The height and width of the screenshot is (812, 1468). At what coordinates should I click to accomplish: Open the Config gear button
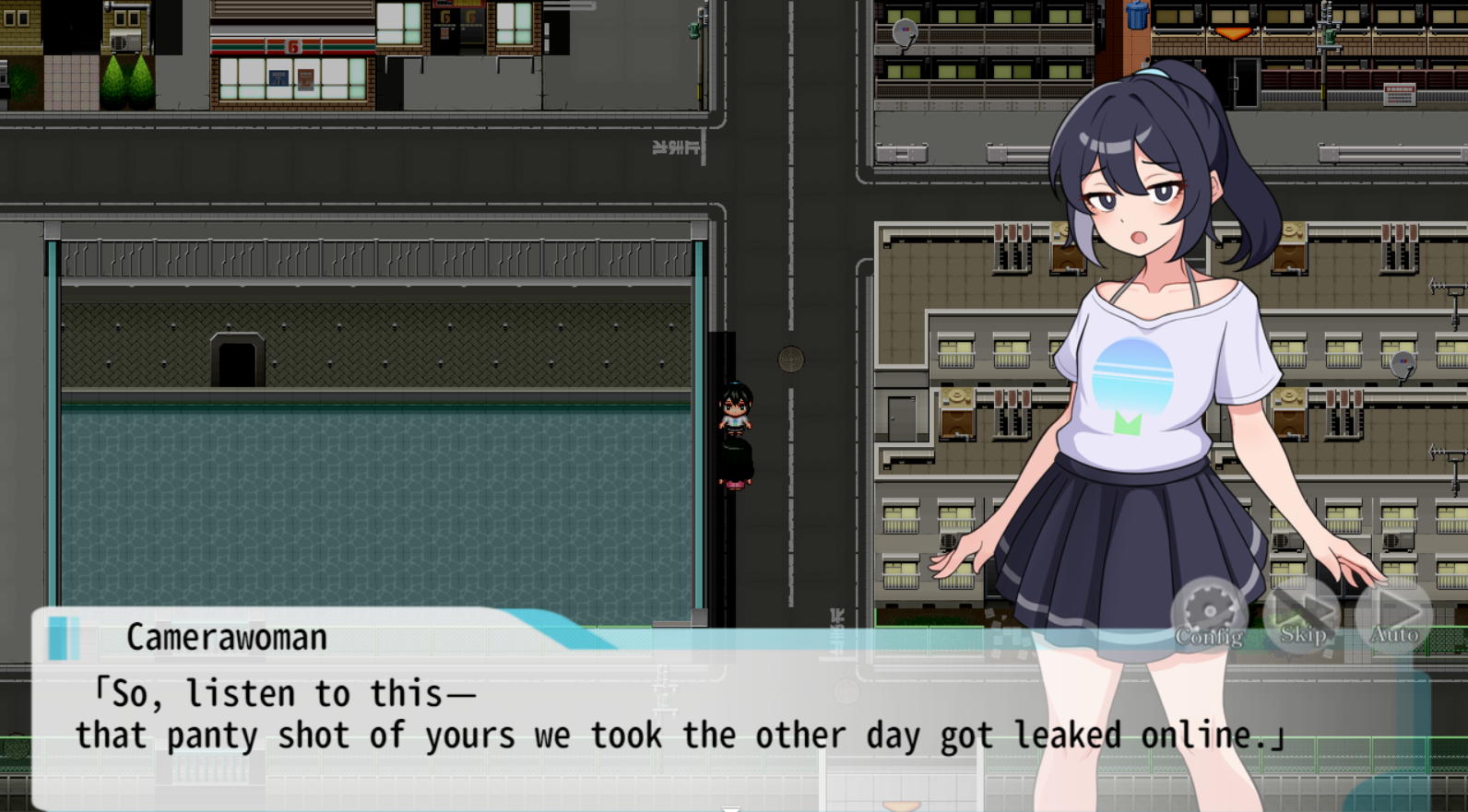(1209, 616)
